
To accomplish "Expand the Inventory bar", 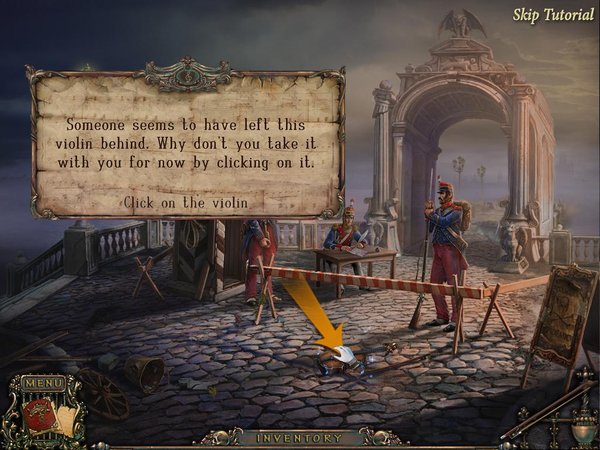I will (x=299, y=438).
